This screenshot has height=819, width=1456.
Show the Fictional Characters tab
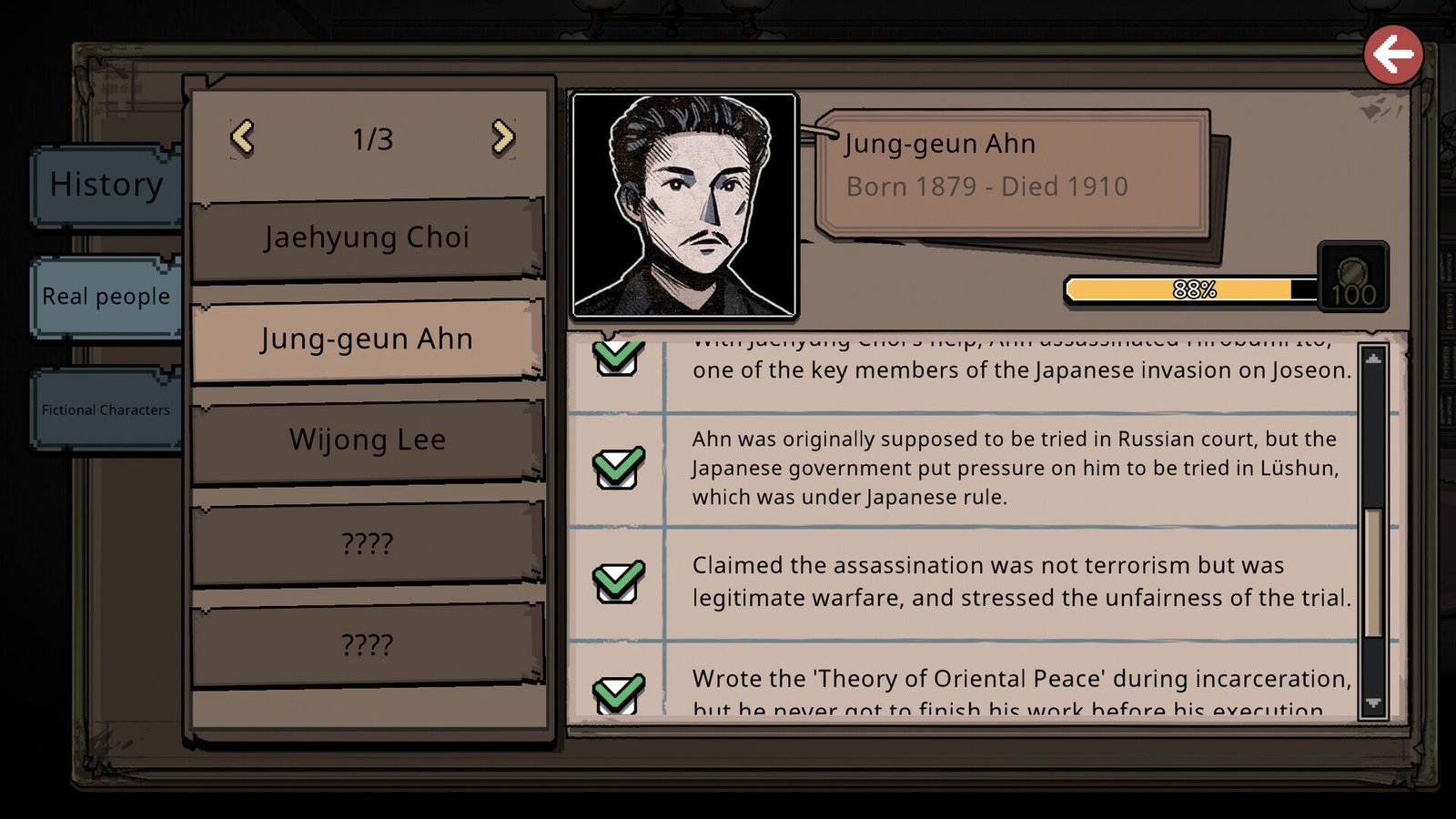point(106,409)
